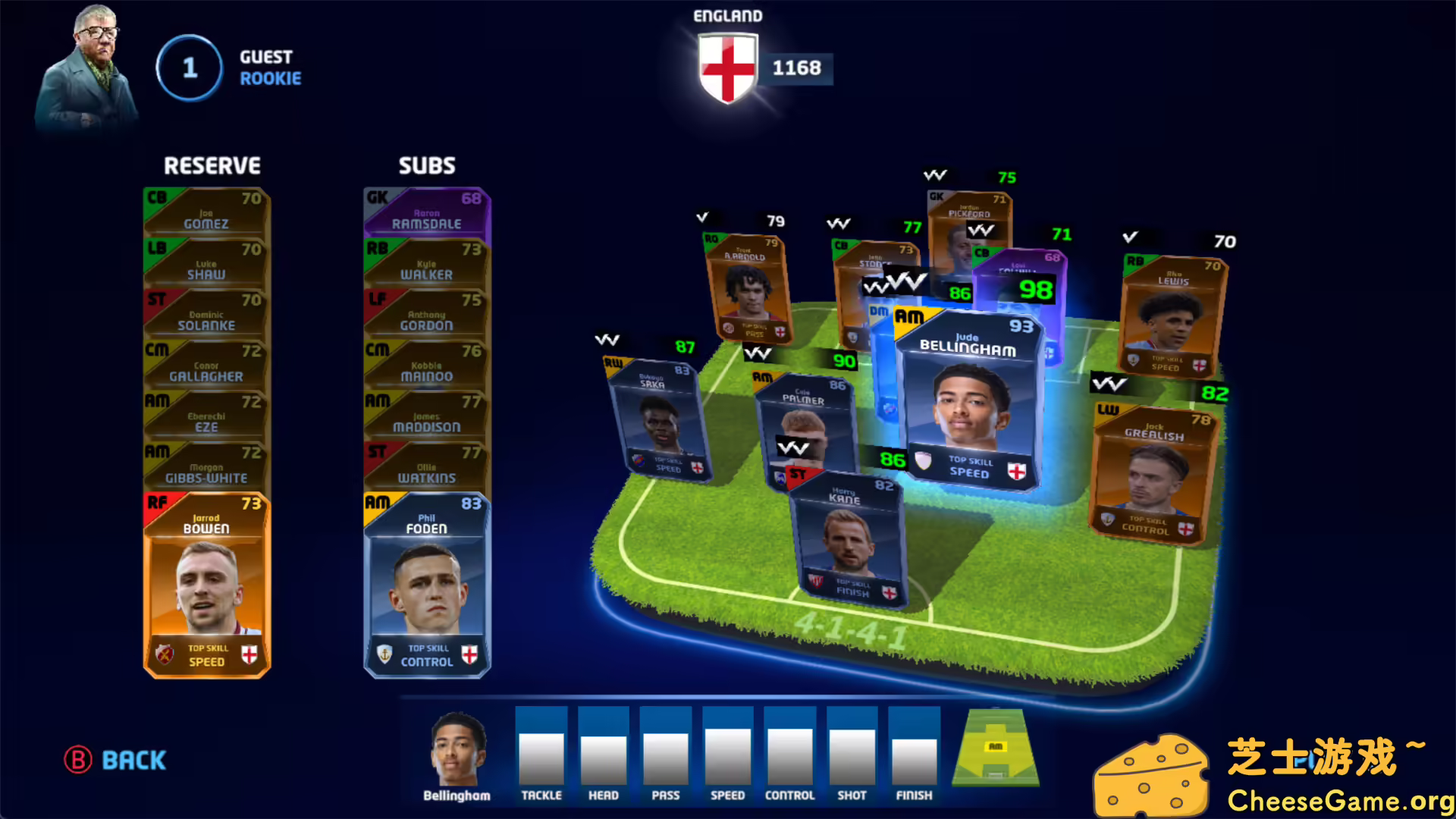Image resolution: width=1456 pixels, height=819 pixels.
Task: Open the CheeseGame.org link
Action: [1338, 799]
